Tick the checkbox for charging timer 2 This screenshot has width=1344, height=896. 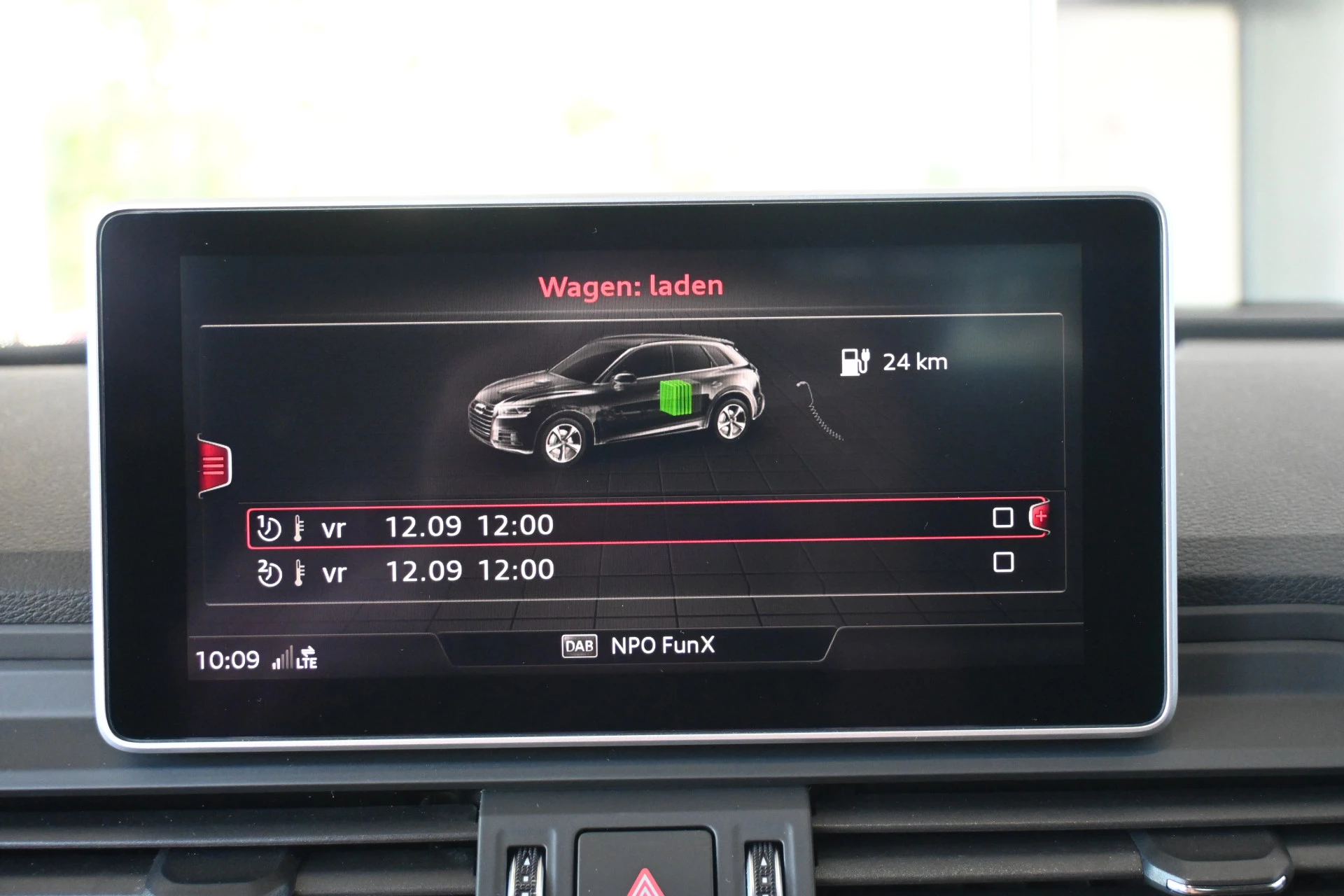pos(1003,562)
